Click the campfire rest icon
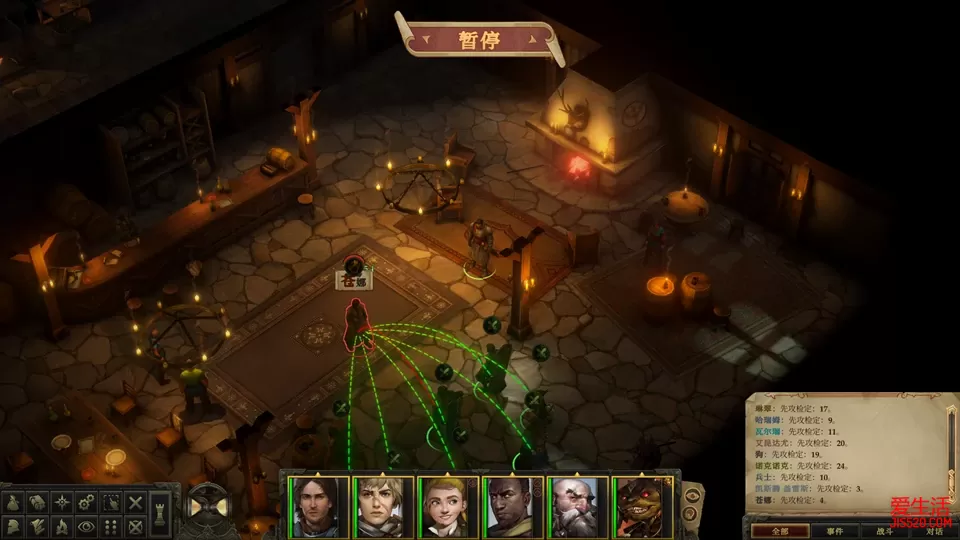960x540 pixels. (x=62, y=526)
